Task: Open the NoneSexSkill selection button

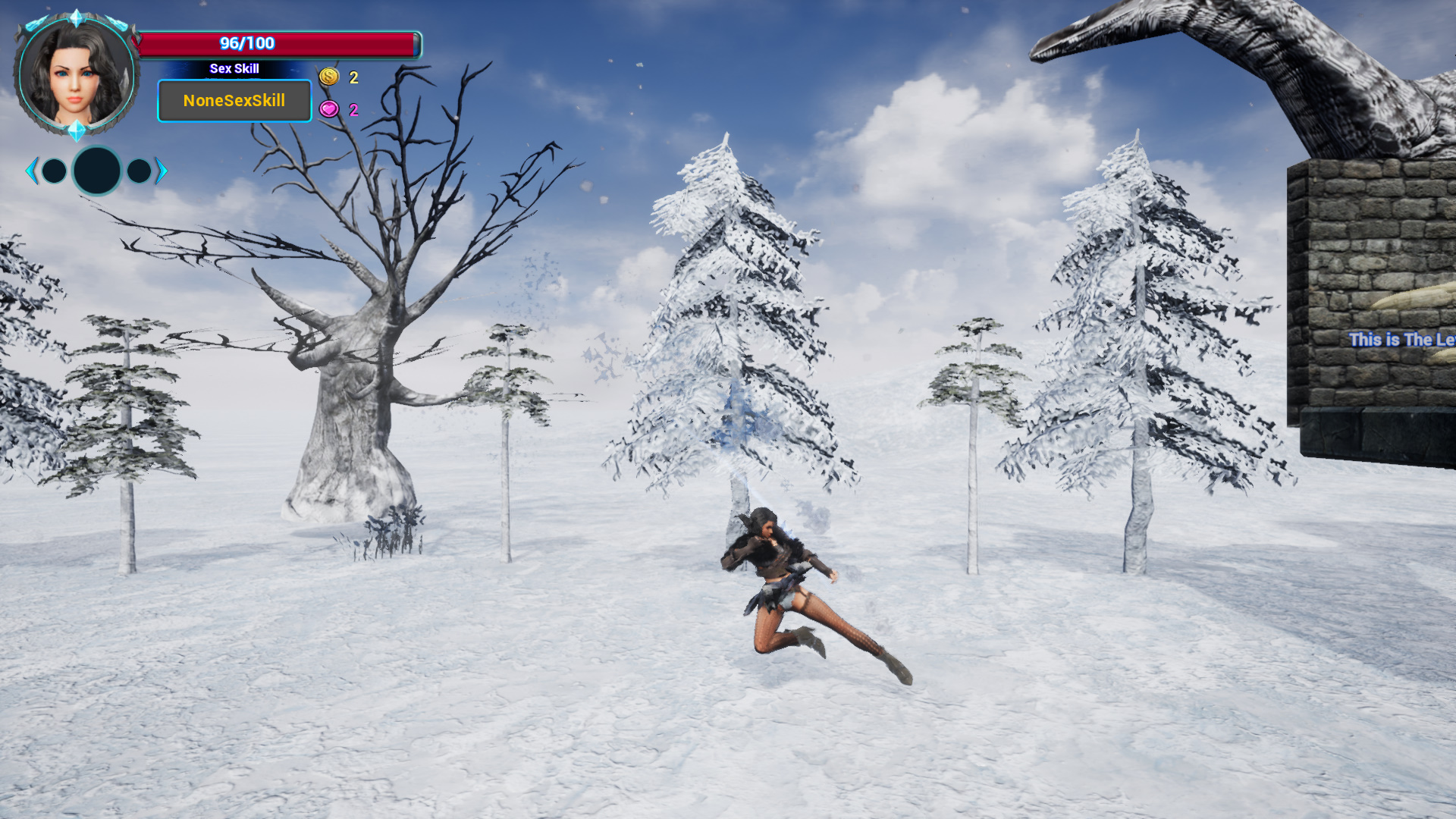Action: point(234,101)
